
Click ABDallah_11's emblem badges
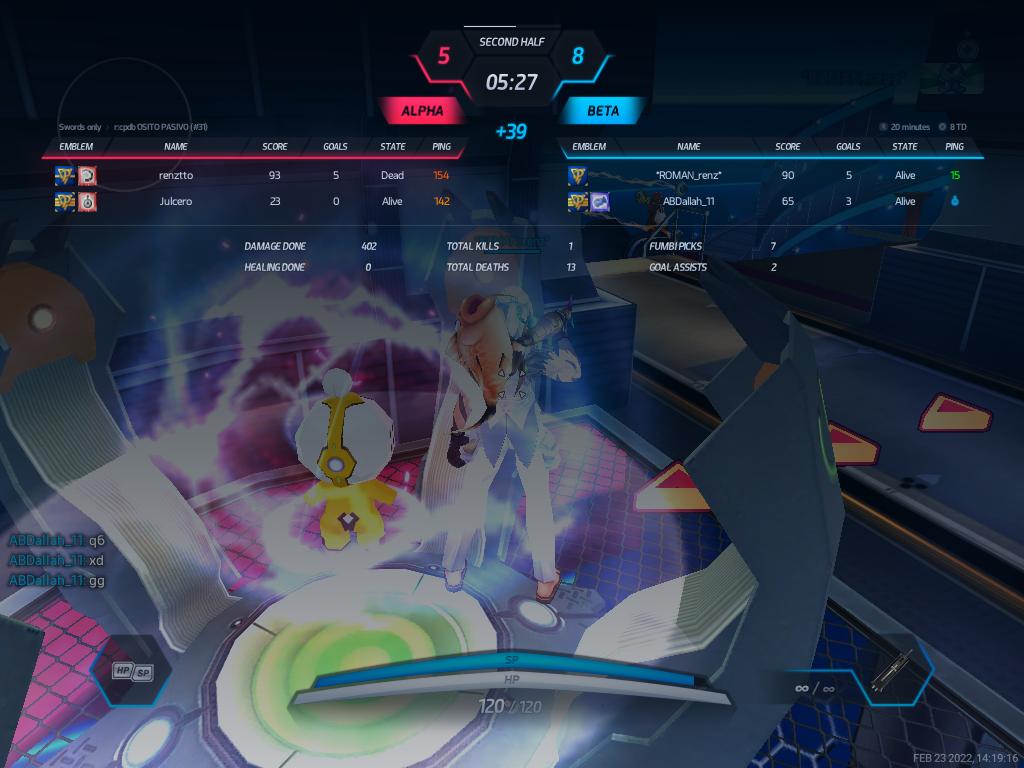(x=589, y=202)
